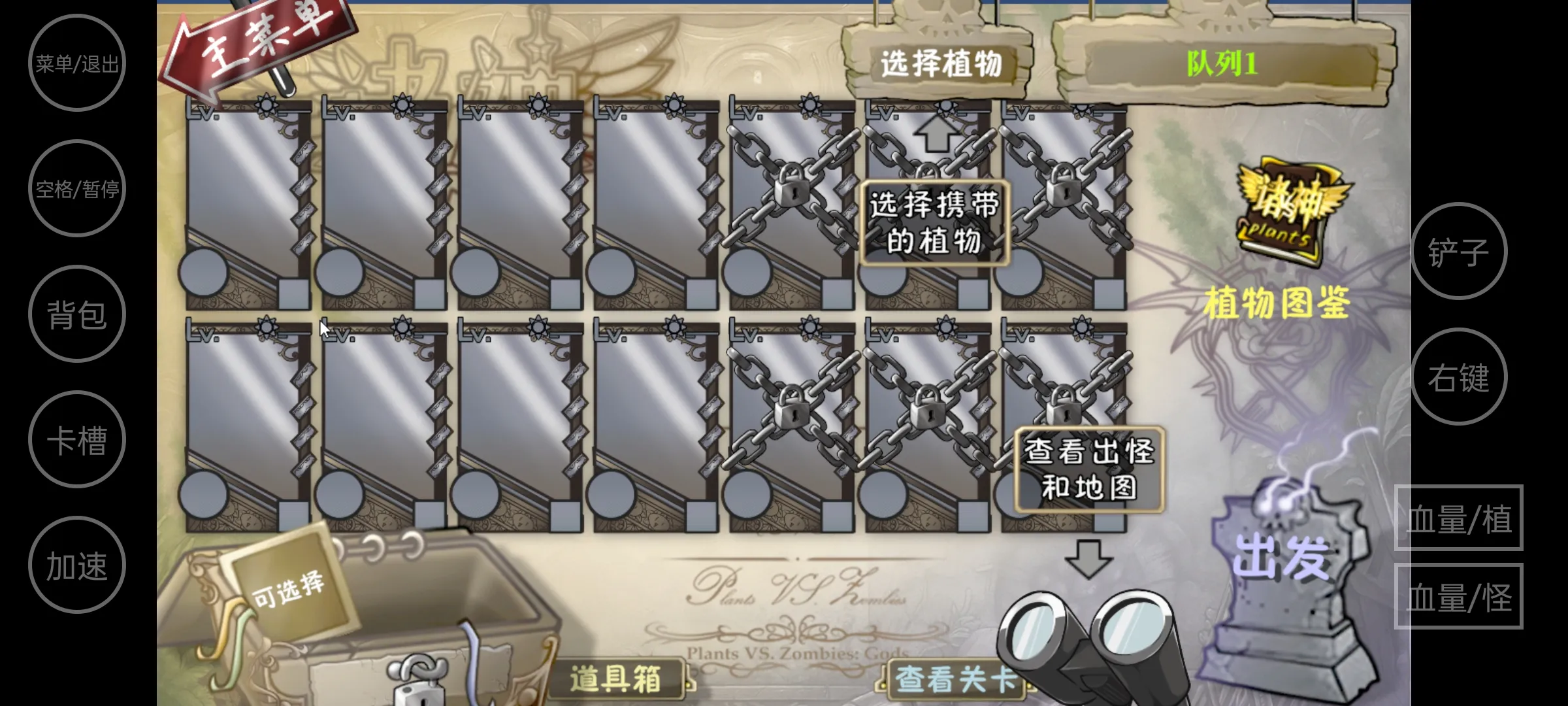1568x706 pixels.
Task: Open the backpack (背包) button
Action: 76,314
